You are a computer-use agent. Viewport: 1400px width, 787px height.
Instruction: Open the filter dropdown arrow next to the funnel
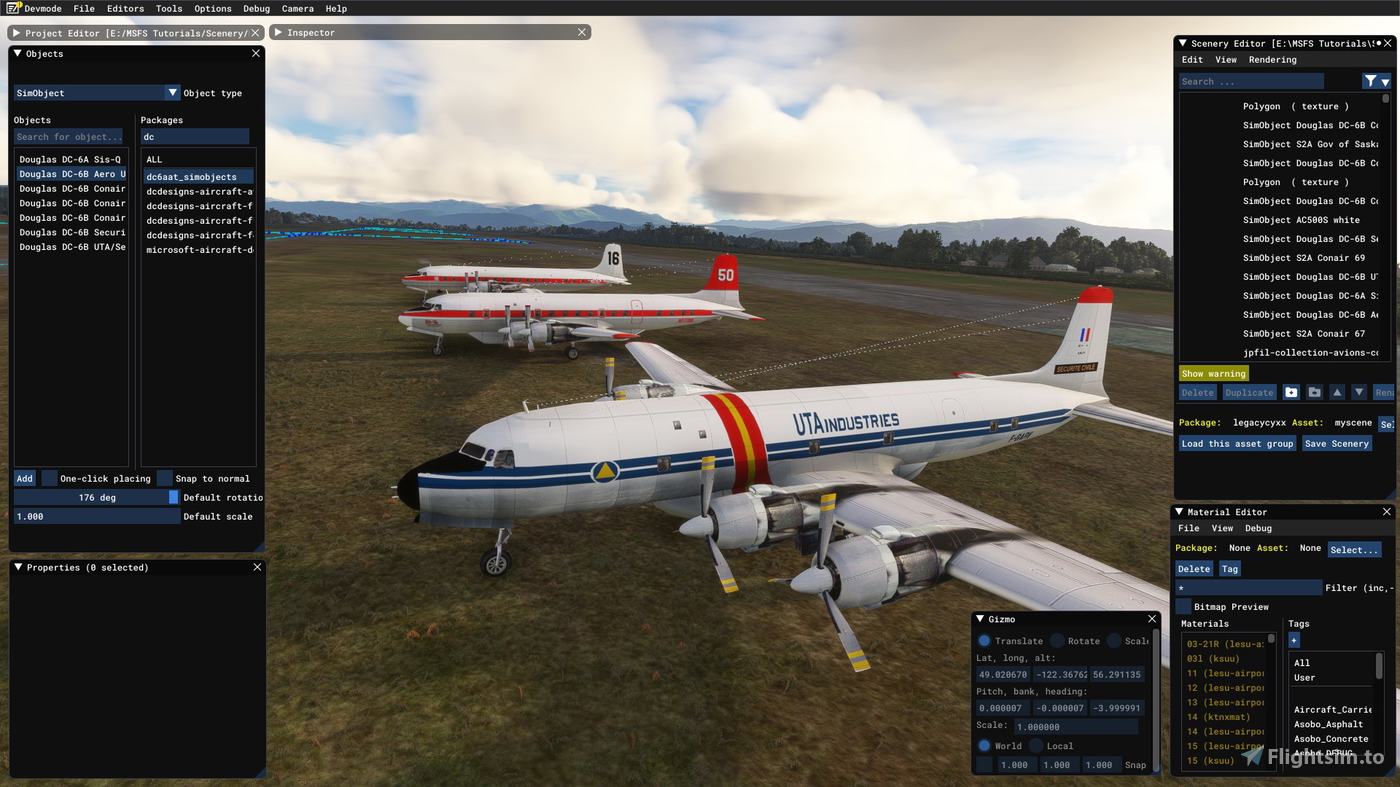pyautogui.click(x=1387, y=81)
